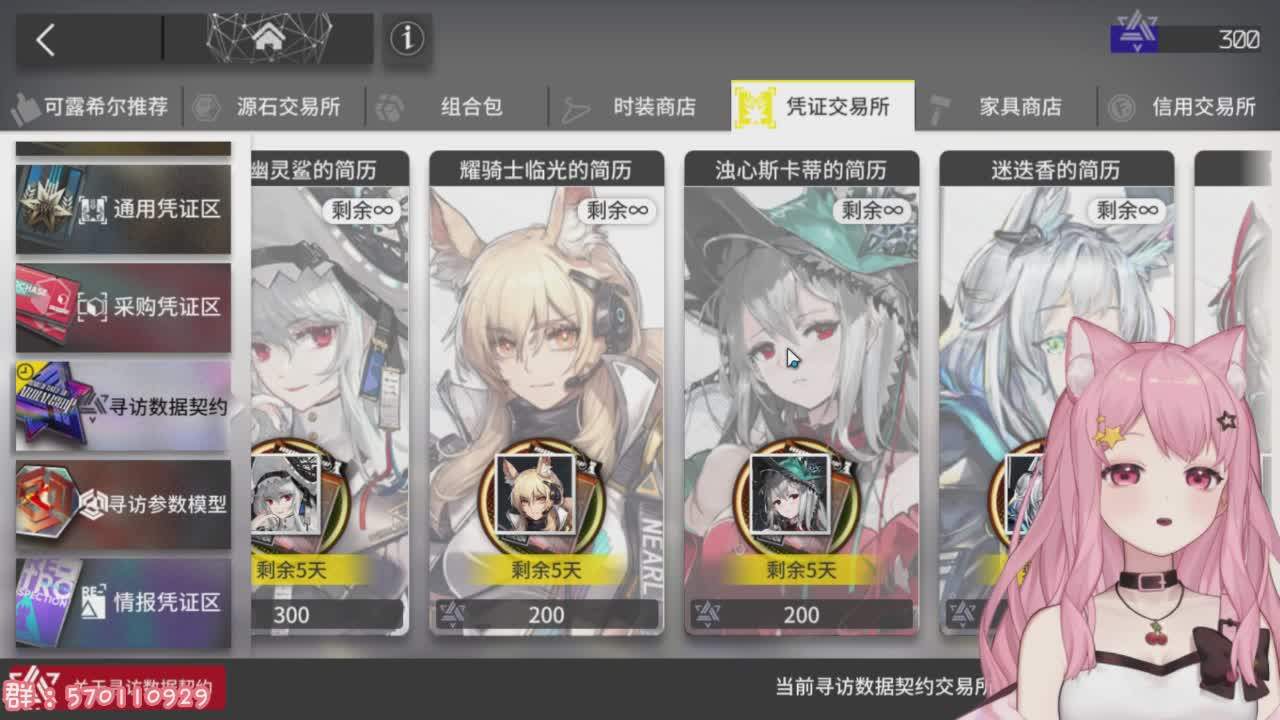This screenshot has height=720, width=1280.
Task: Click the back arrow icon
Action: coord(46,40)
